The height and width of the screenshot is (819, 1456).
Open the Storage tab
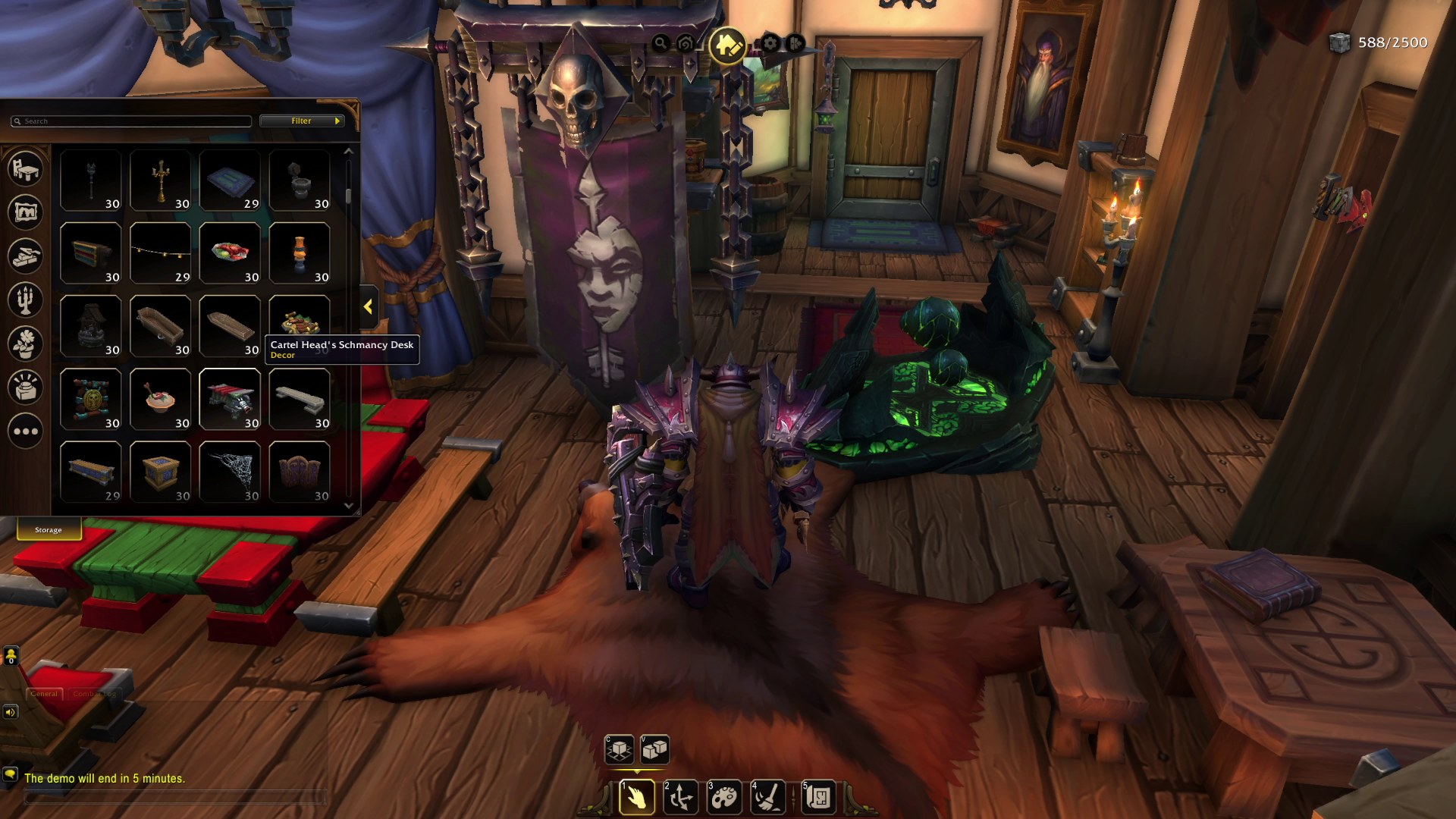[49, 530]
